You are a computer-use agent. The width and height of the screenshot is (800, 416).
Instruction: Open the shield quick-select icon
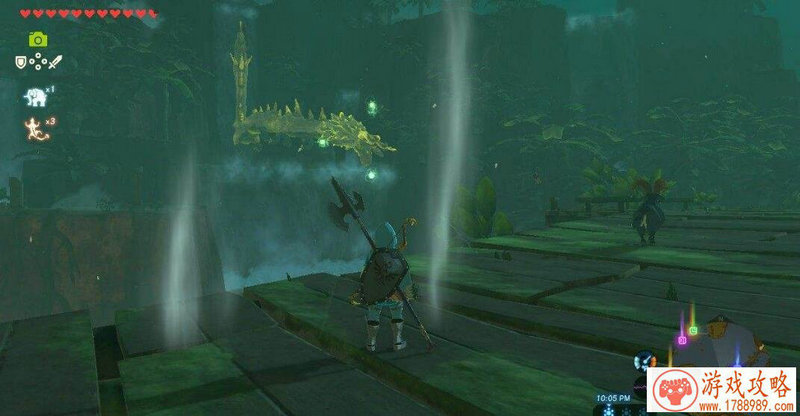pos(19,62)
